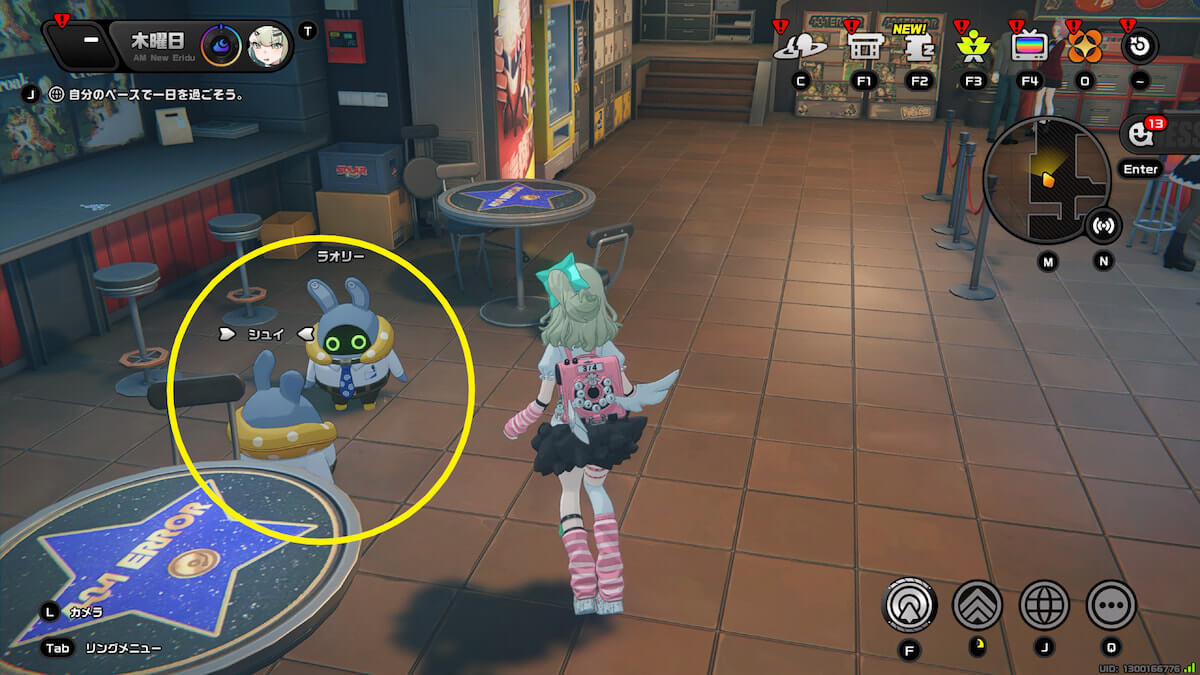
Task: Click the blue moon time-of-day icon
Action: point(221,45)
